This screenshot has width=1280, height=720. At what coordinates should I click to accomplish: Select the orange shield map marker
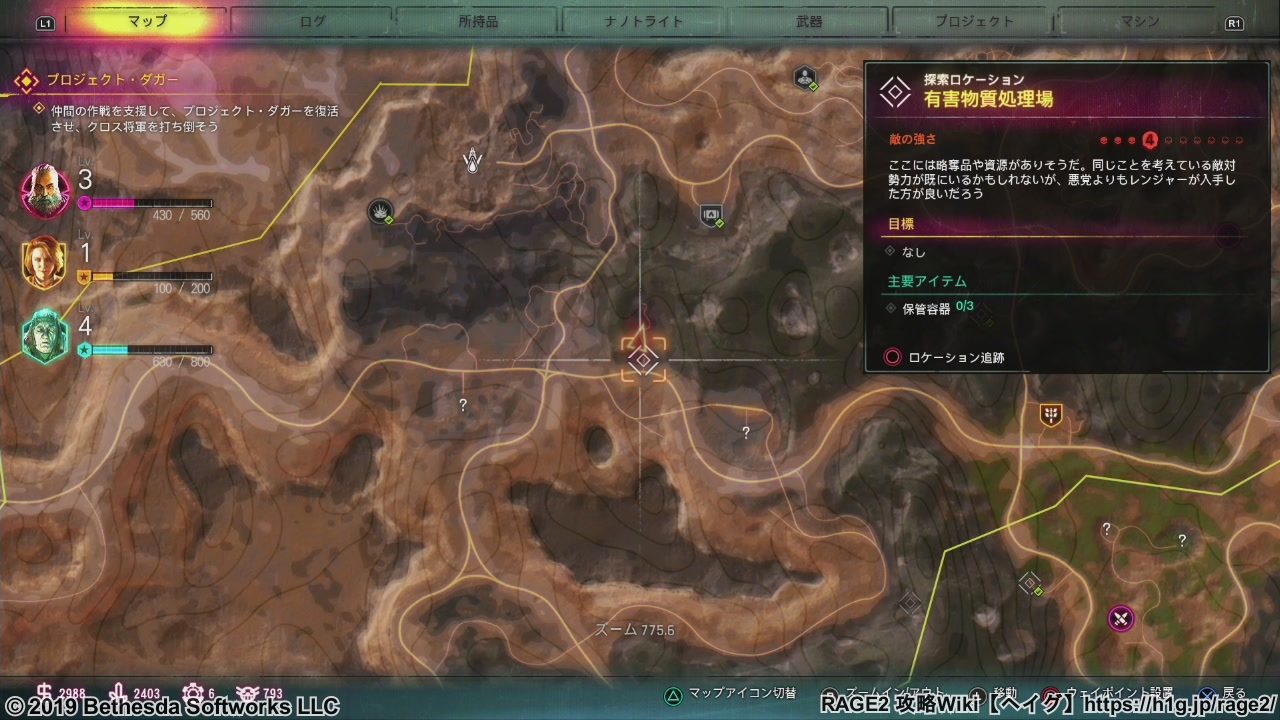tap(1050, 415)
